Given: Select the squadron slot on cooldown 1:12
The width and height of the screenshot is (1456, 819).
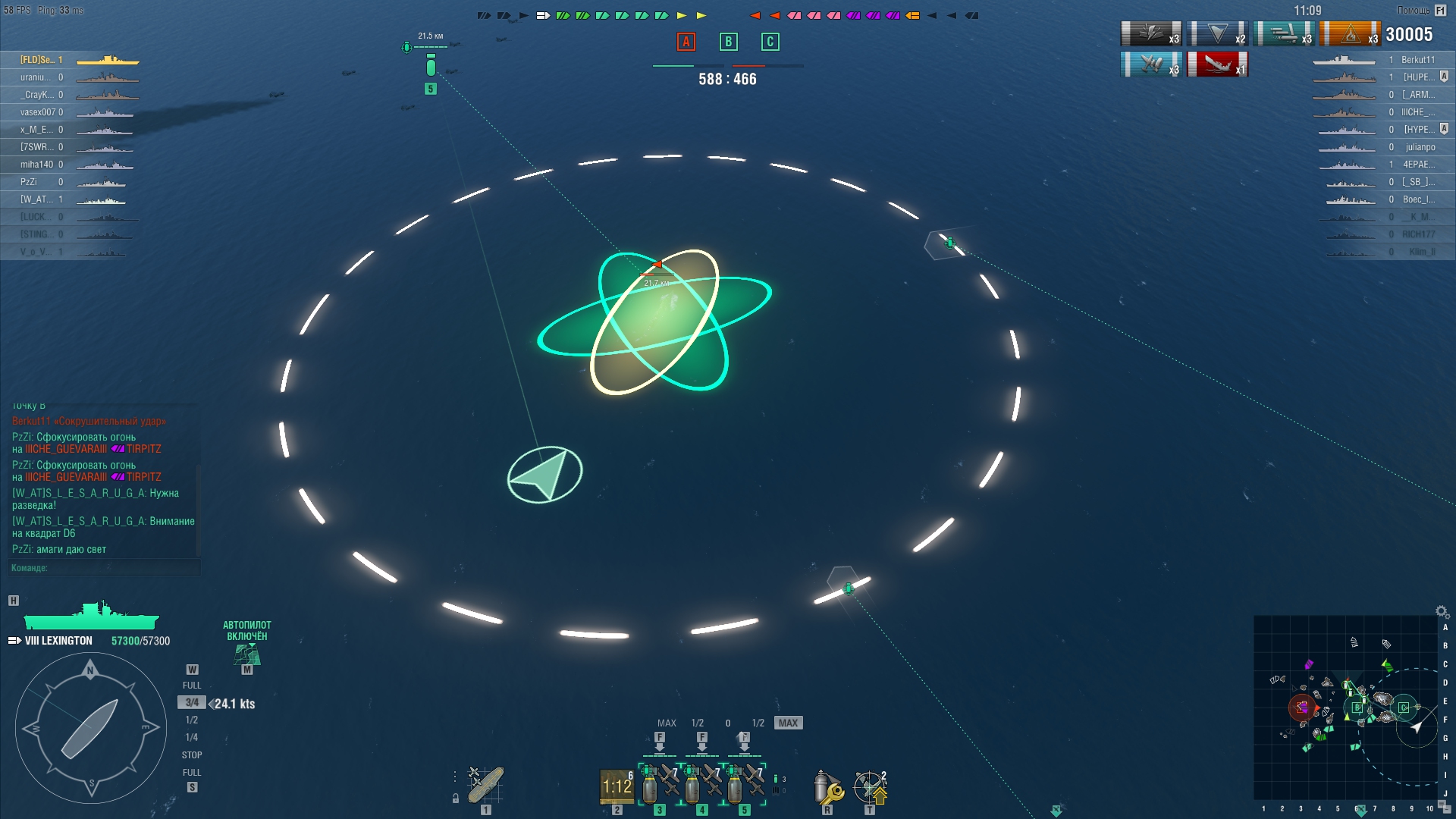Looking at the screenshot, I should (617, 786).
